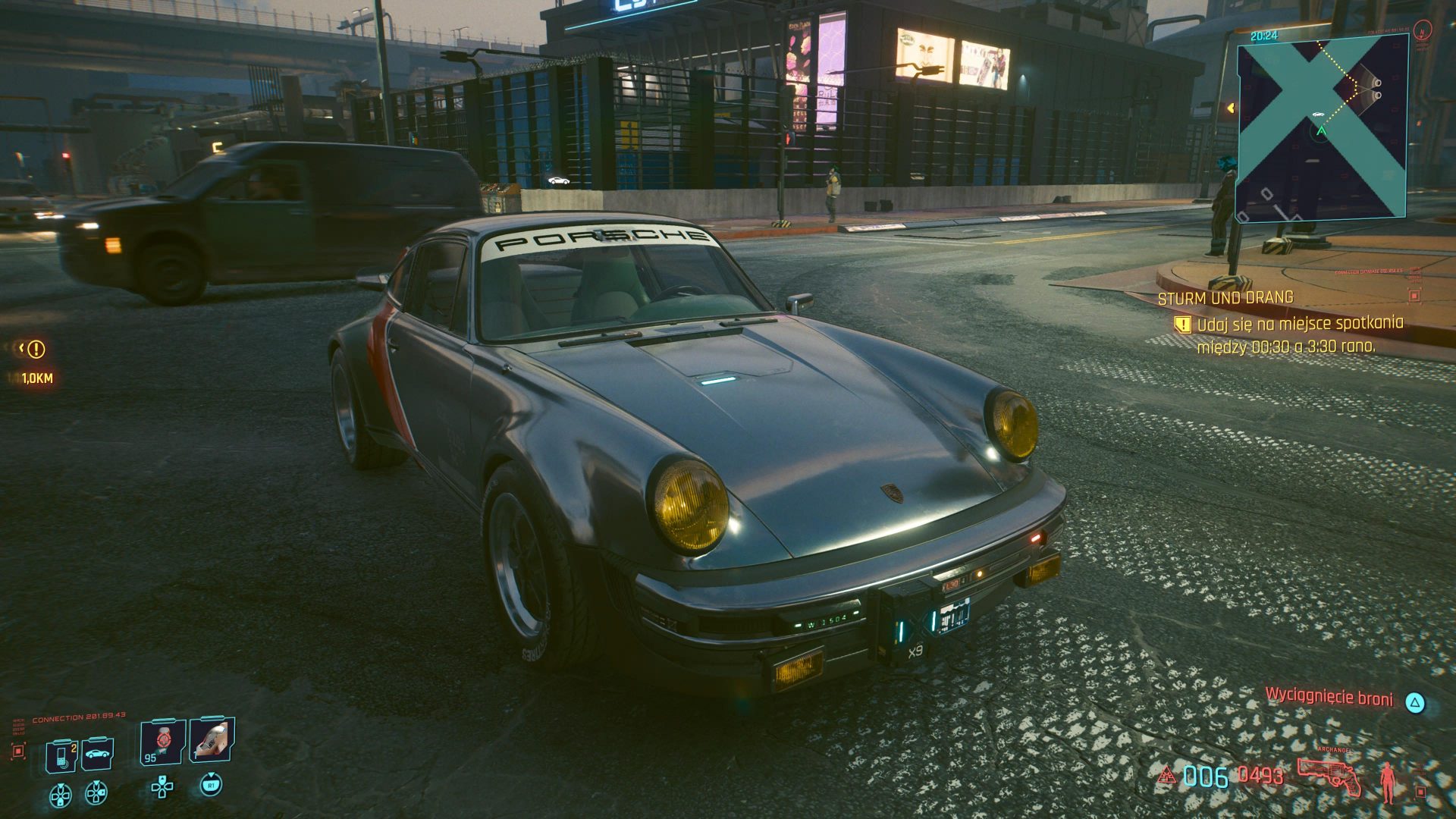Click the warning triangle beside the ammo counter
This screenshot has height=819, width=1456.
click(1167, 775)
